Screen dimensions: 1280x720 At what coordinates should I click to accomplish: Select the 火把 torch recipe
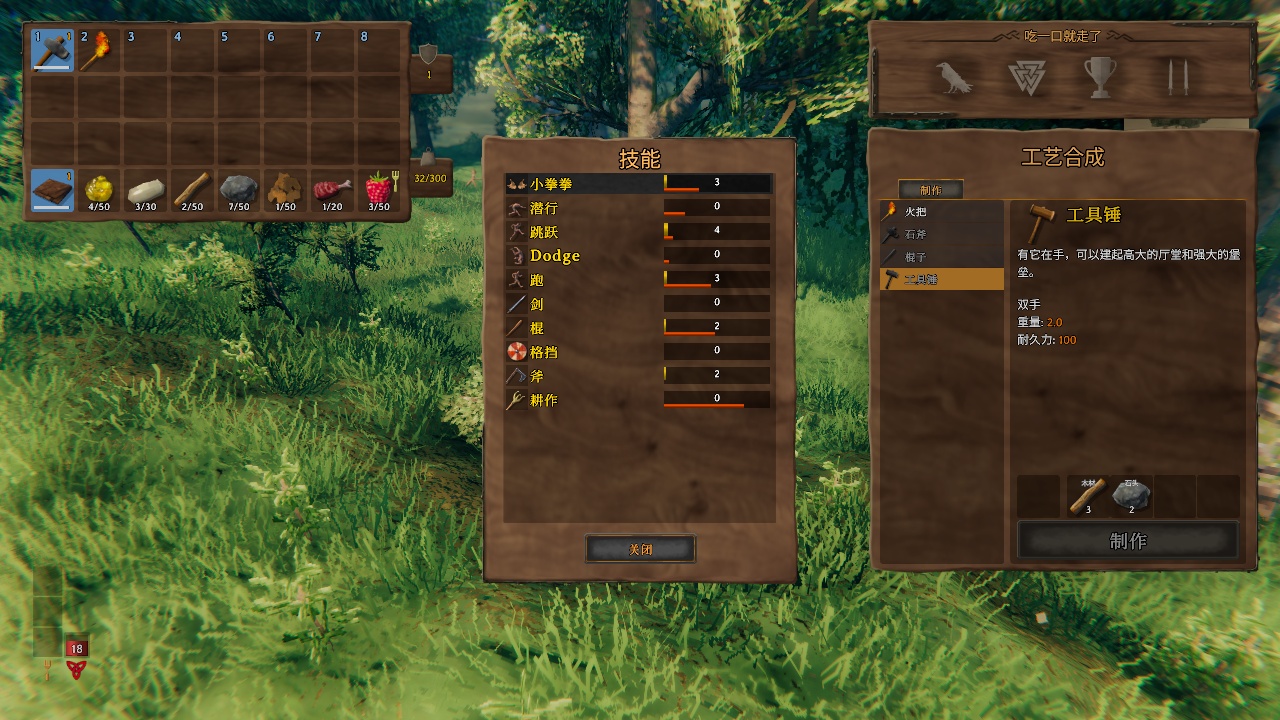point(941,212)
